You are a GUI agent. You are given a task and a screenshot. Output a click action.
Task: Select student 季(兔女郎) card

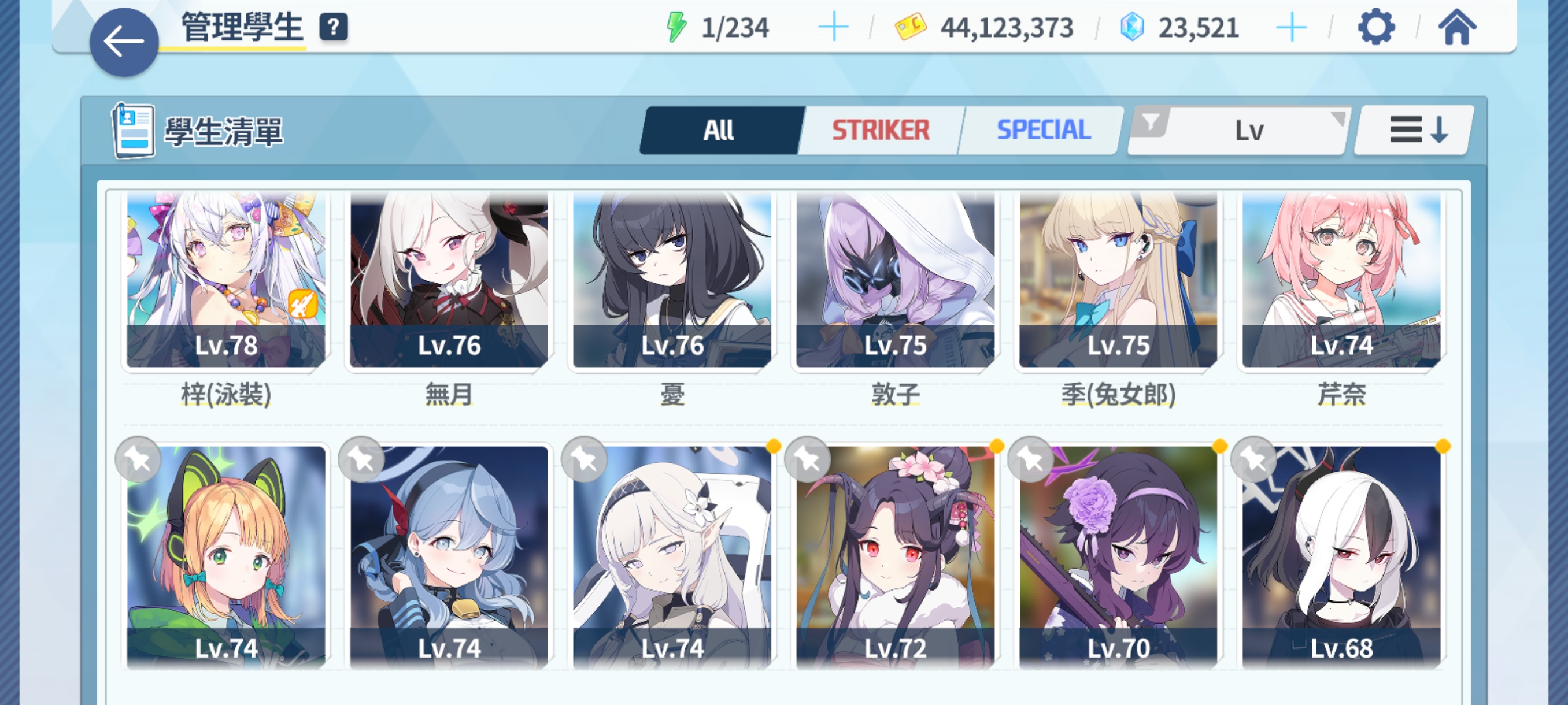(1118, 280)
